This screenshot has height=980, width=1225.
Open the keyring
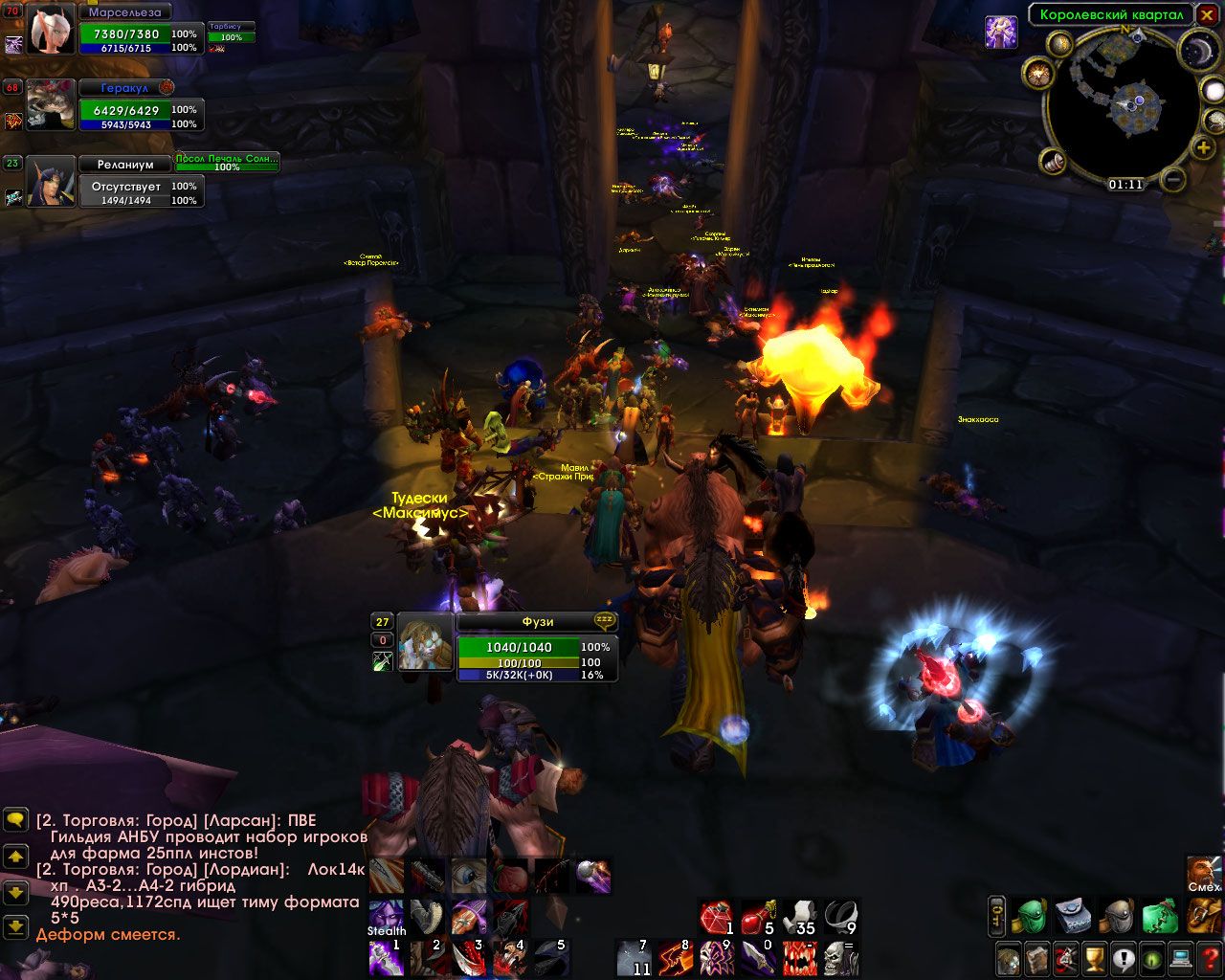click(x=996, y=916)
